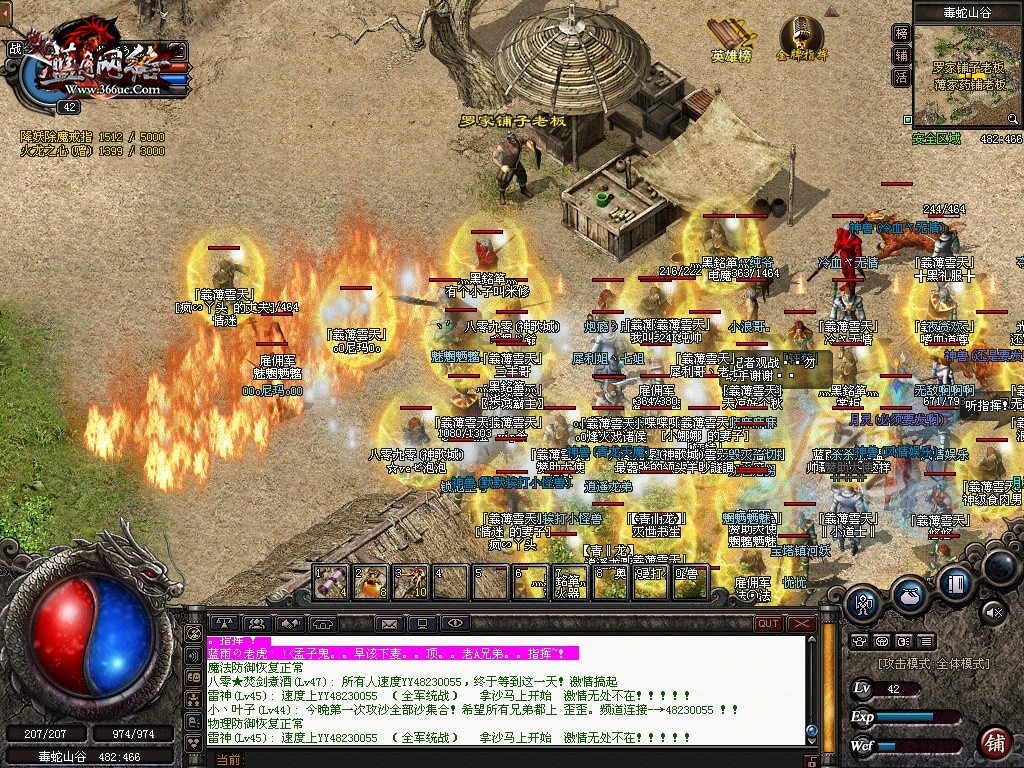Image resolution: width=1024 pixels, height=768 pixels.
Task: Open the 活 activity button near minimap
Action: (x=901, y=77)
